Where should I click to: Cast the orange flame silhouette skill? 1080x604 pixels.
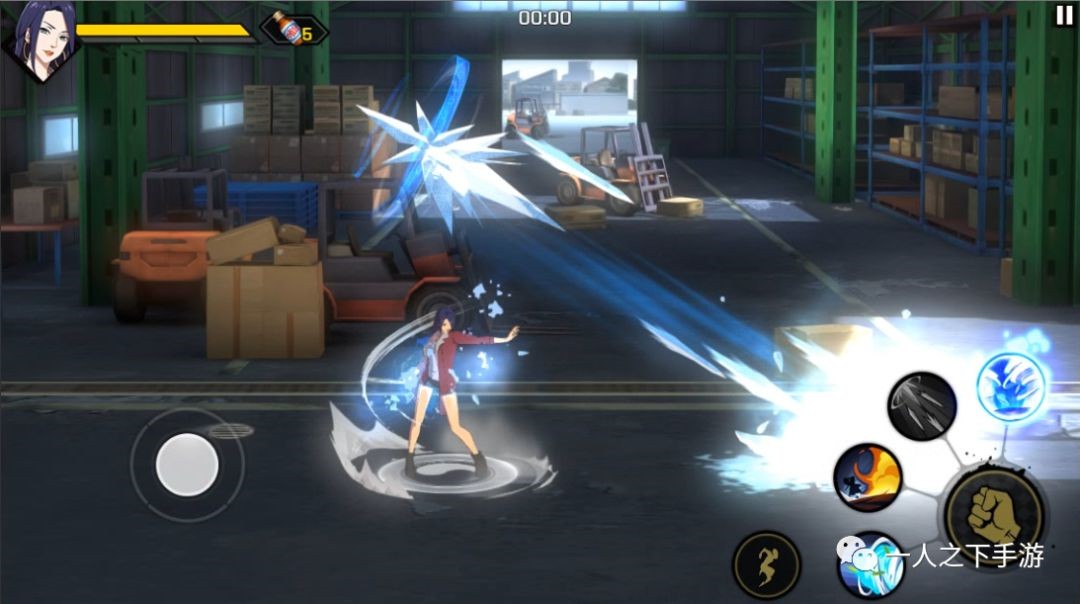click(867, 477)
